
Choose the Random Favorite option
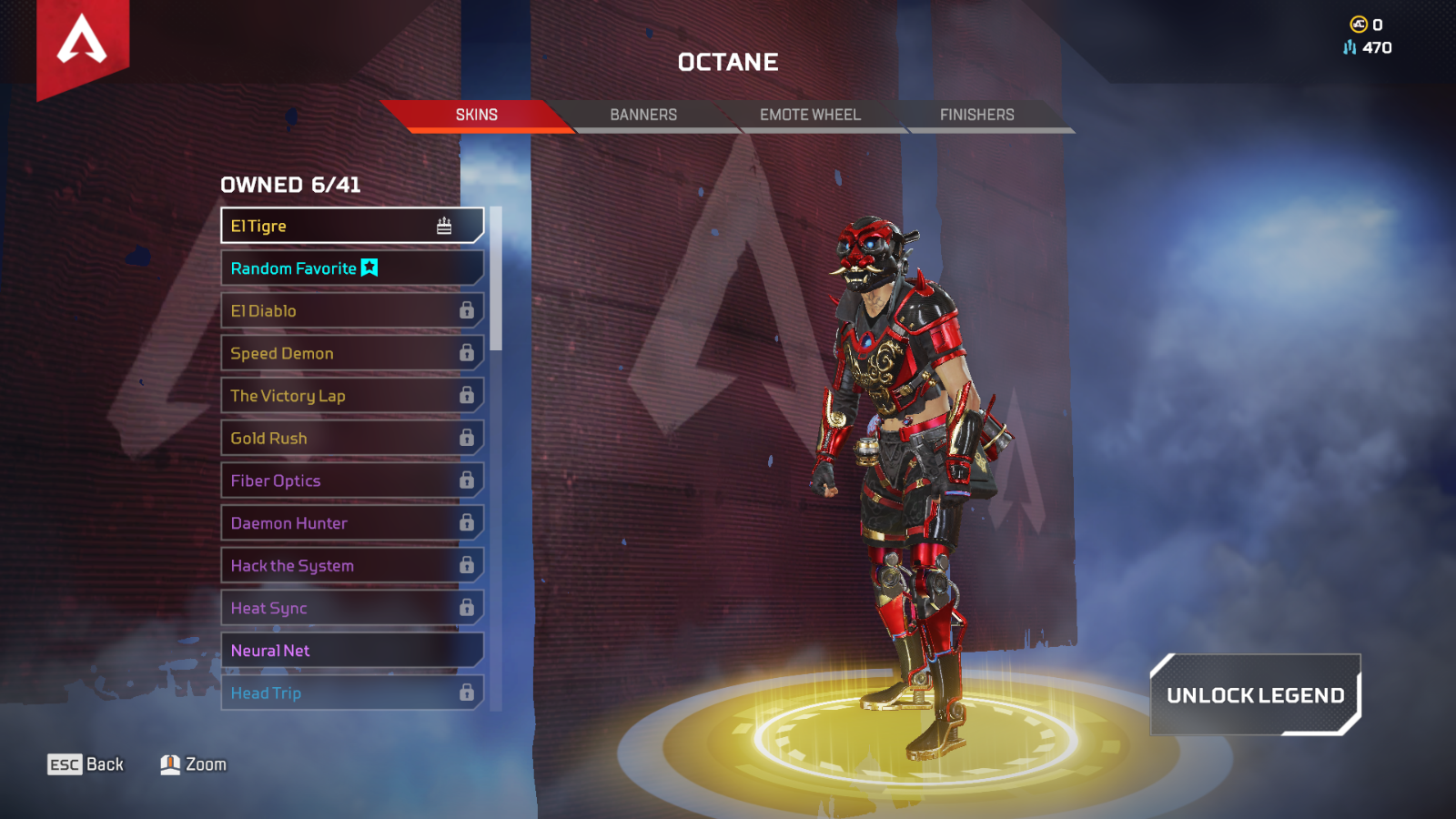pyautogui.click(x=351, y=268)
